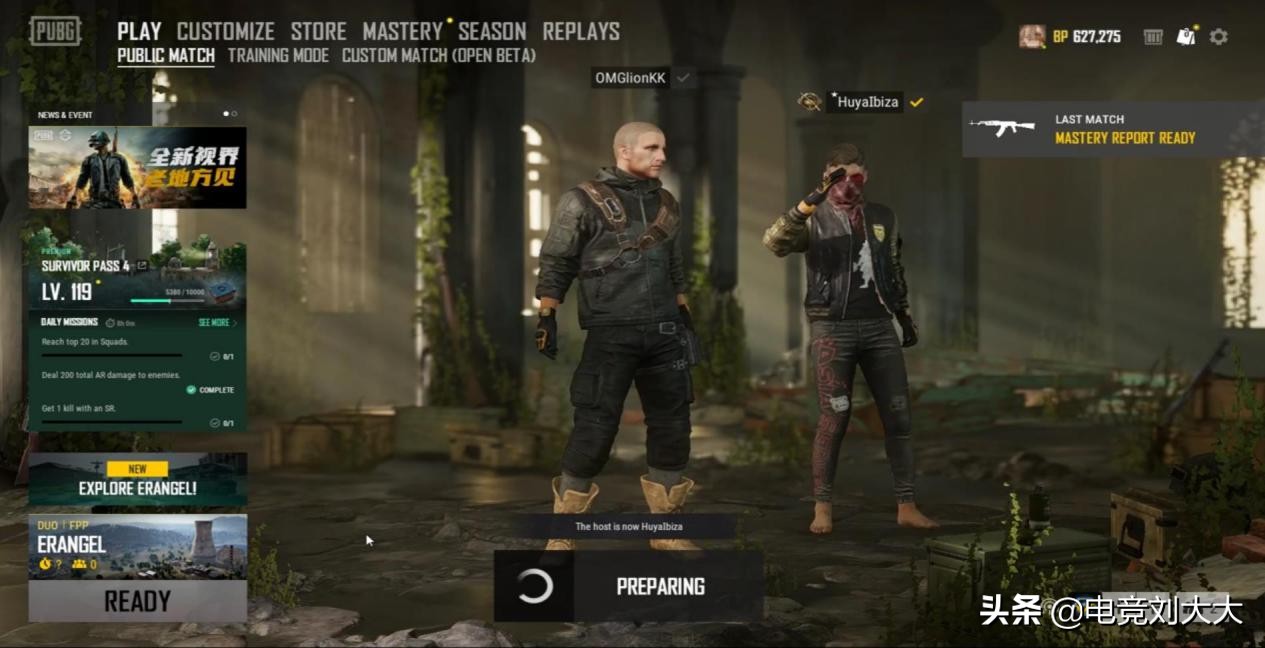
Task: Switch to Custom Match (Open Beta) tab
Action: tap(438, 56)
